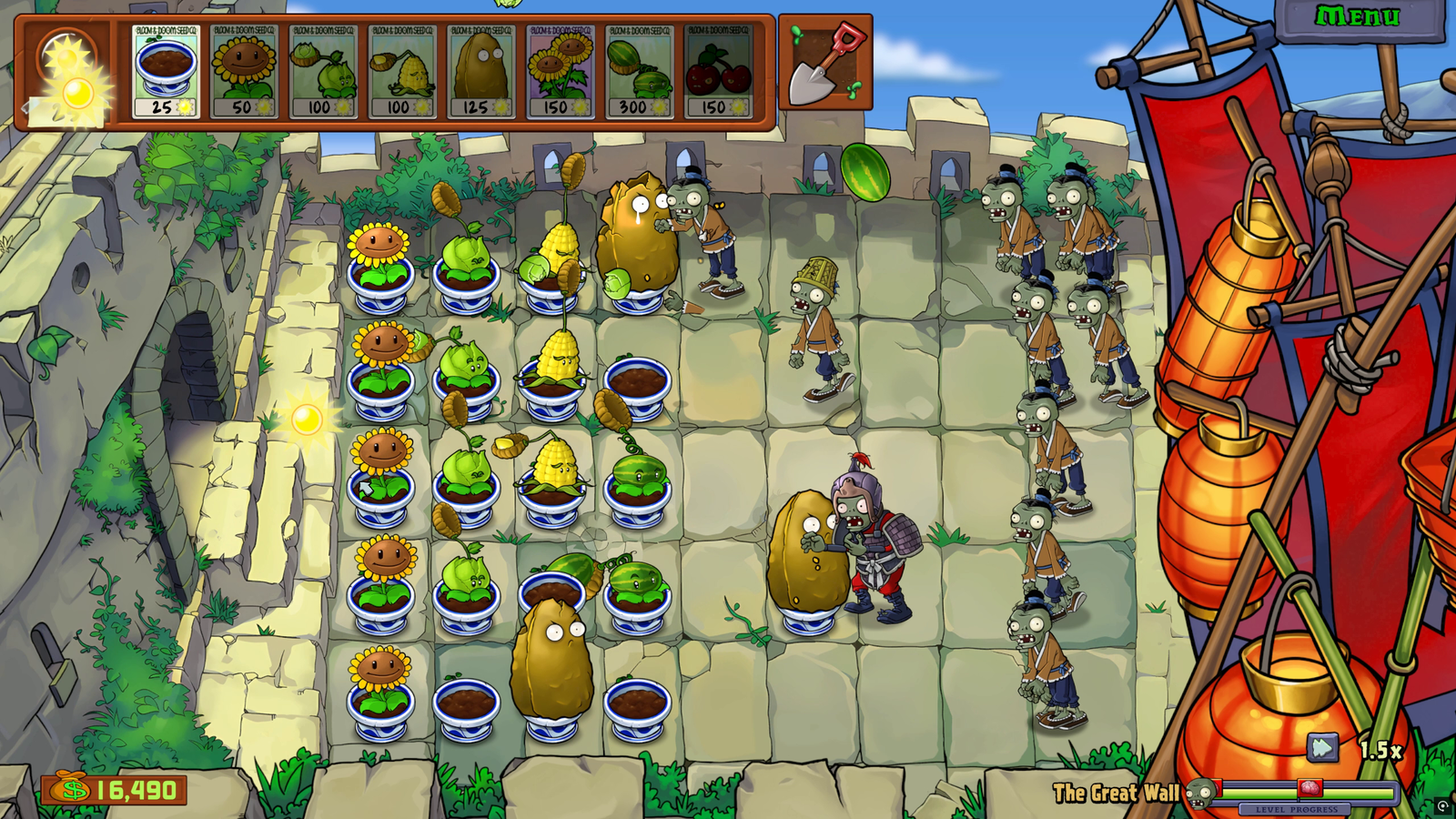The width and height of the screenshot is (1456, 819).
Task: Select the Cherry Bomb seed packet
Action: 718,71
